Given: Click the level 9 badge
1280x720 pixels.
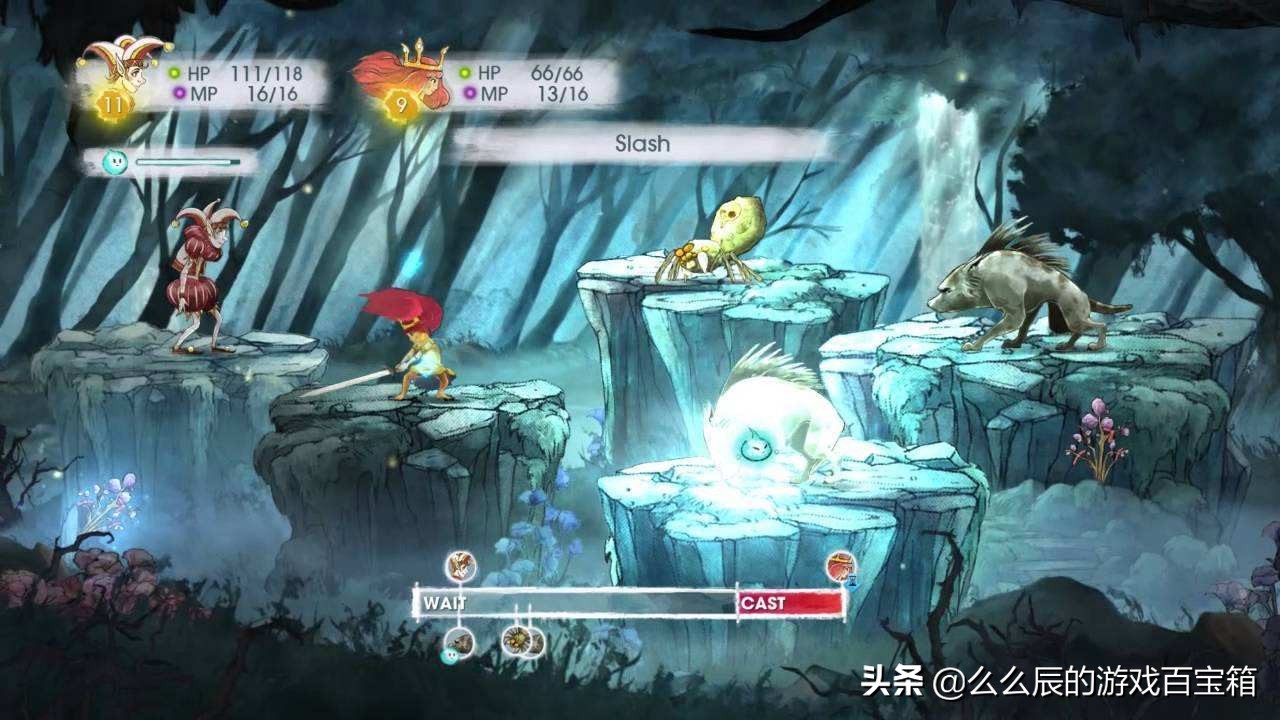Looking at the screenshot, I should [x=399, y=104].
